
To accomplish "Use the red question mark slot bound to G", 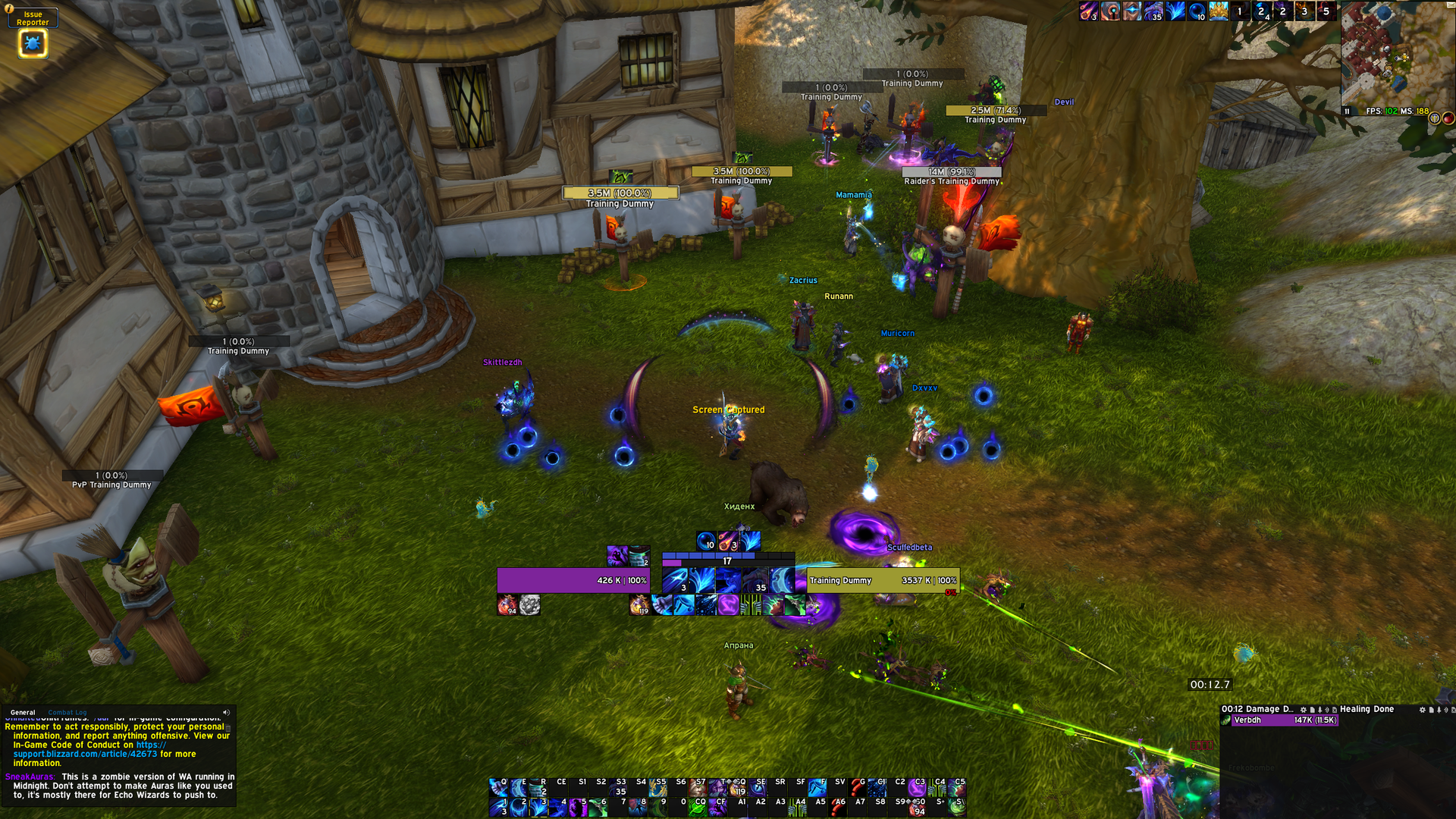I will (x=858, y=787).
